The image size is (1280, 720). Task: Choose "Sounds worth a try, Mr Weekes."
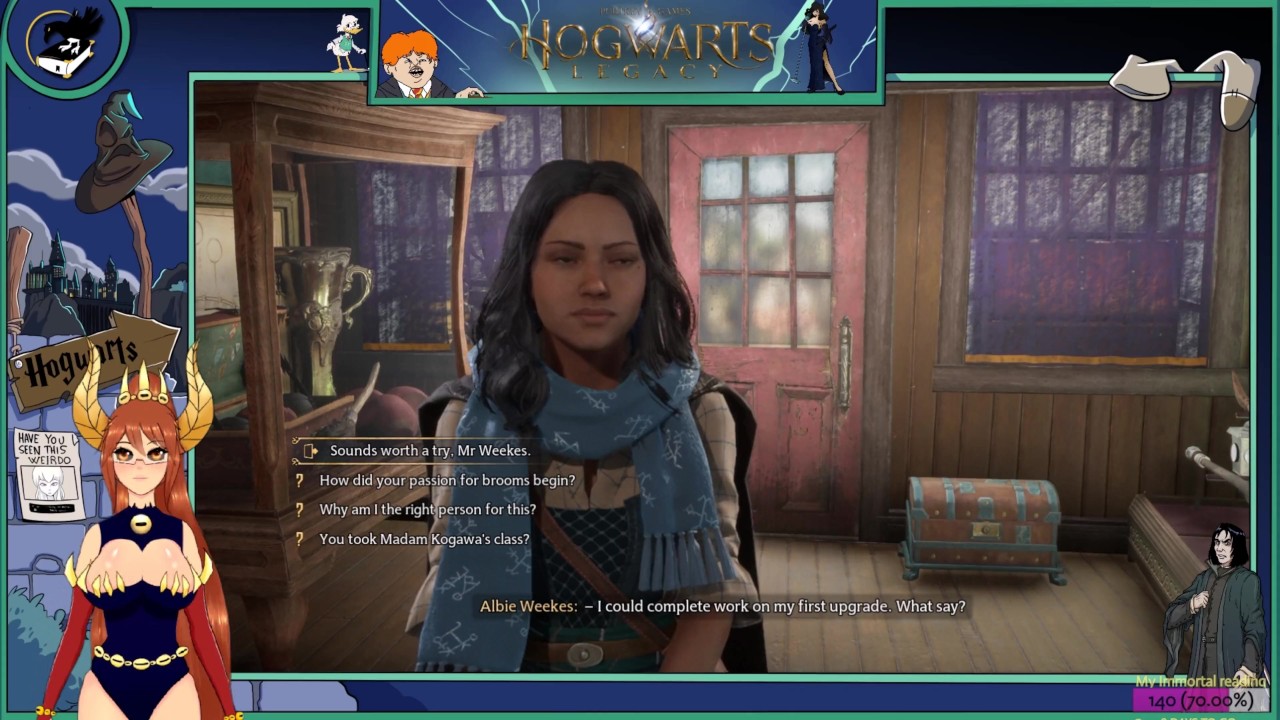429,451
